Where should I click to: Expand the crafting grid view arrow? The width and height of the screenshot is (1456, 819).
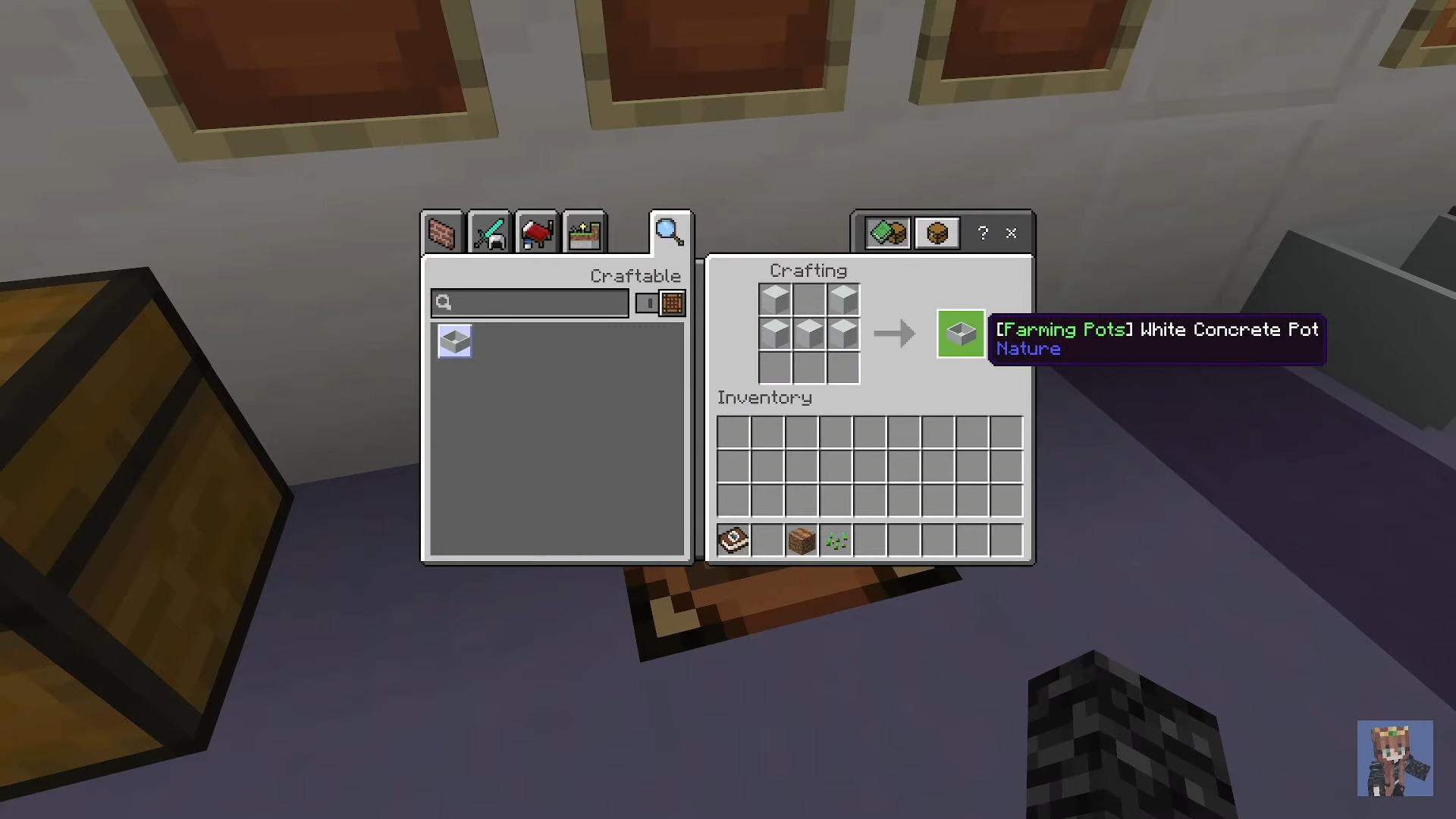pyautogui.click(x=895, y=334)
